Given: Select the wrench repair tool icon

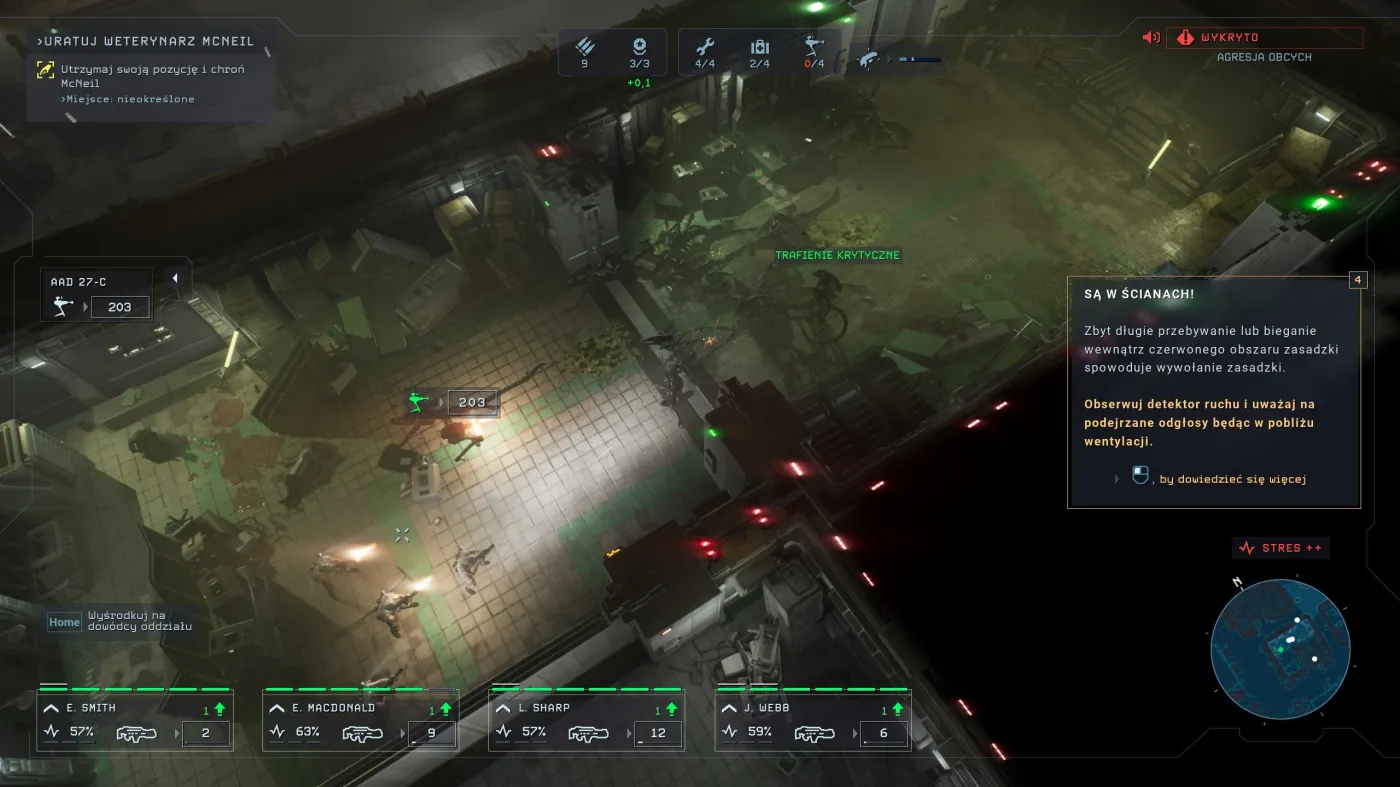Looking at the screenshot, I should (705, 44).
